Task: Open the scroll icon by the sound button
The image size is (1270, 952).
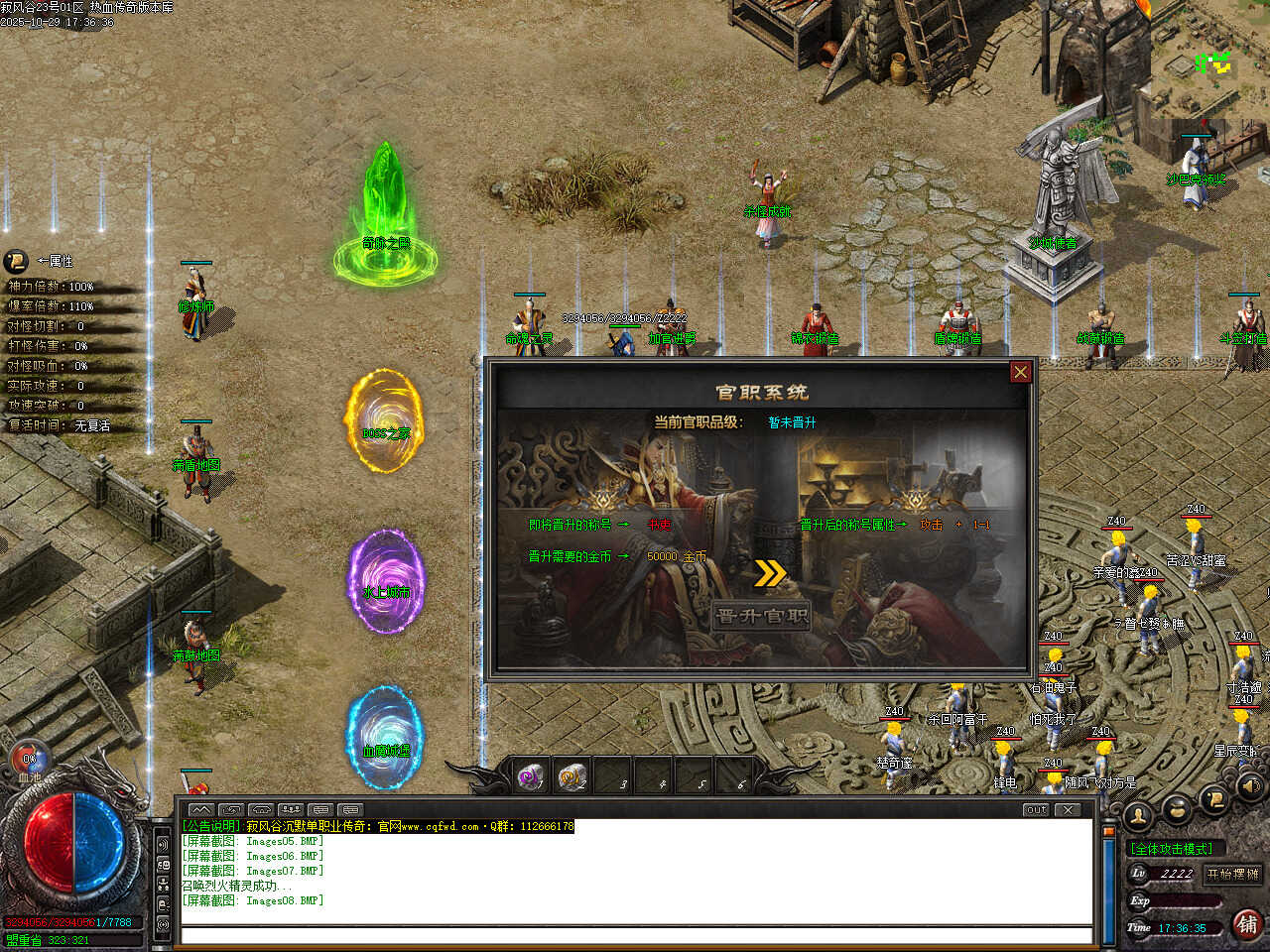Action: (1212, 799)
